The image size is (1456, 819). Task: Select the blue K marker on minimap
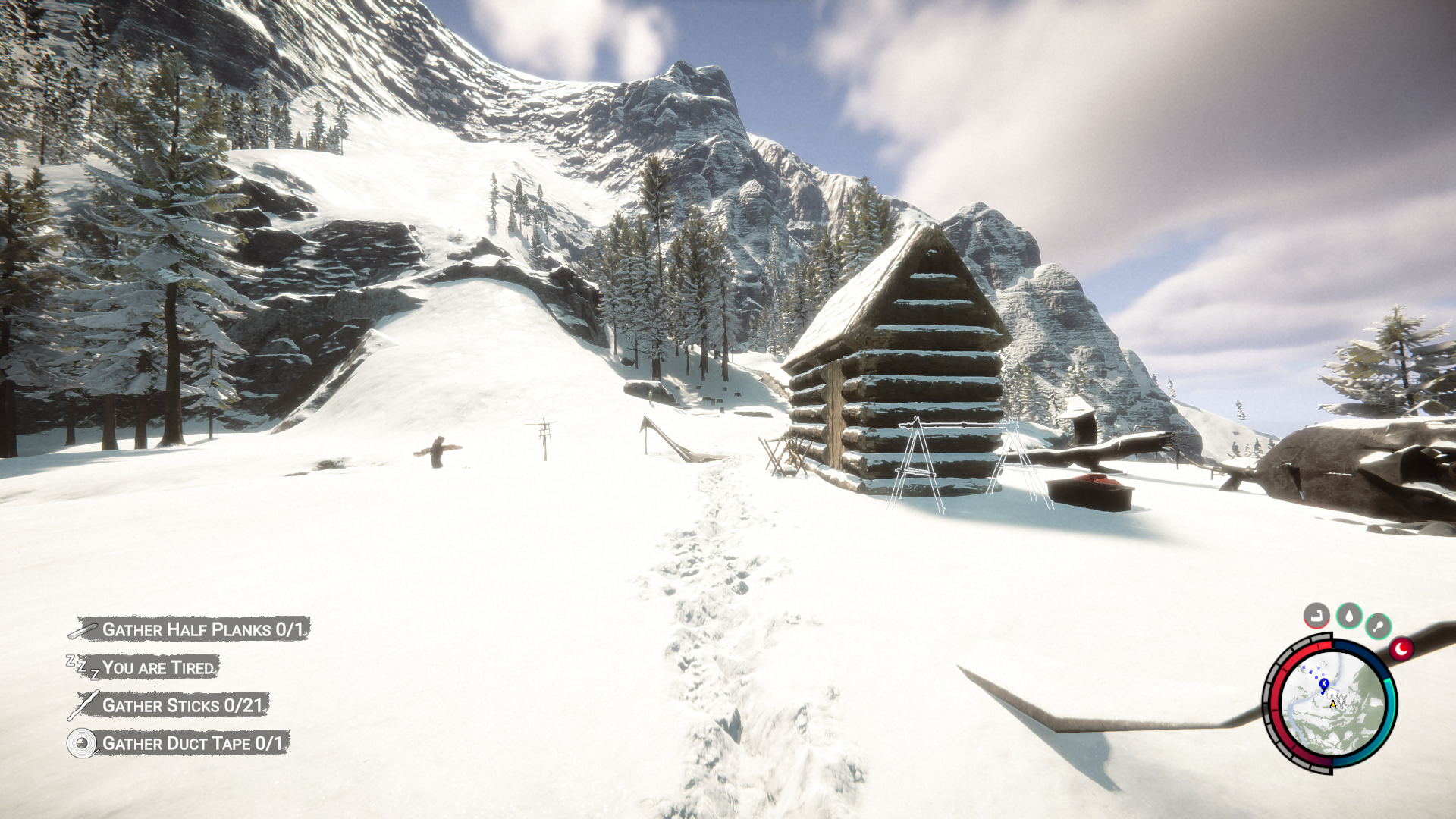[1324, 684]
